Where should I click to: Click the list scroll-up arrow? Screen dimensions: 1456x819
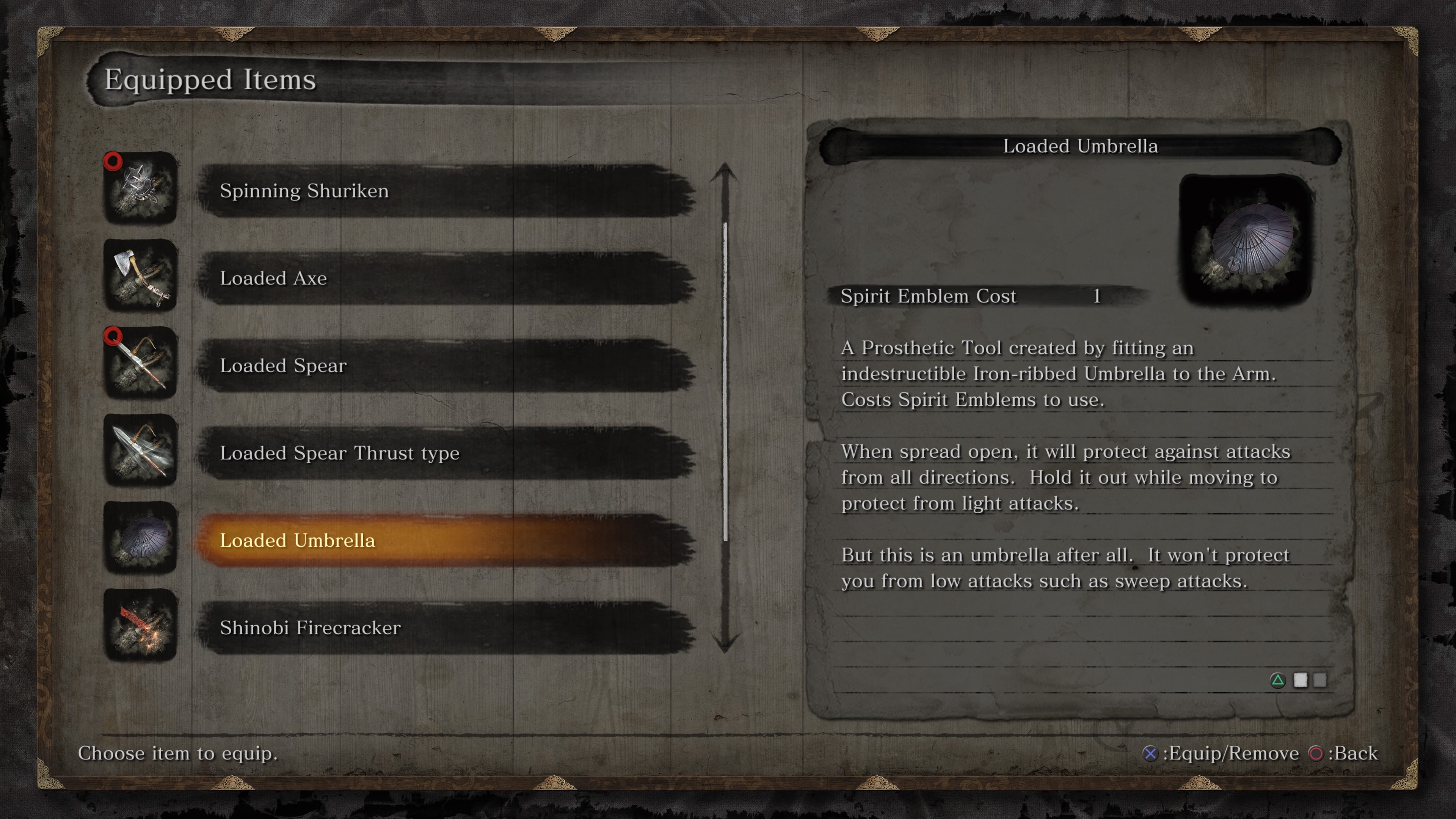pyautogui.click(x=725, y=173)
